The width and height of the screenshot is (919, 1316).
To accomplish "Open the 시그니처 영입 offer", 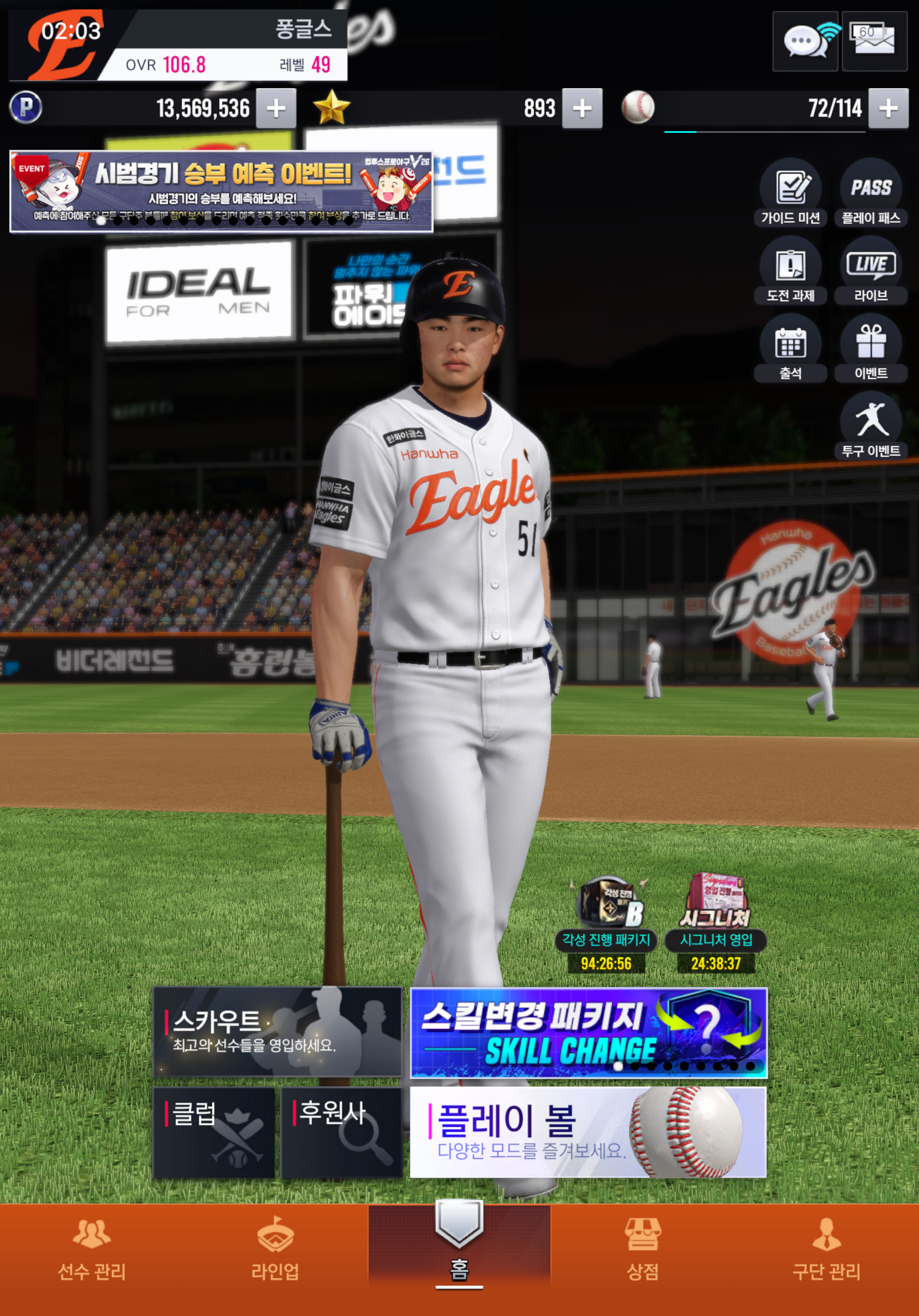I will click(x=716, y=924).
